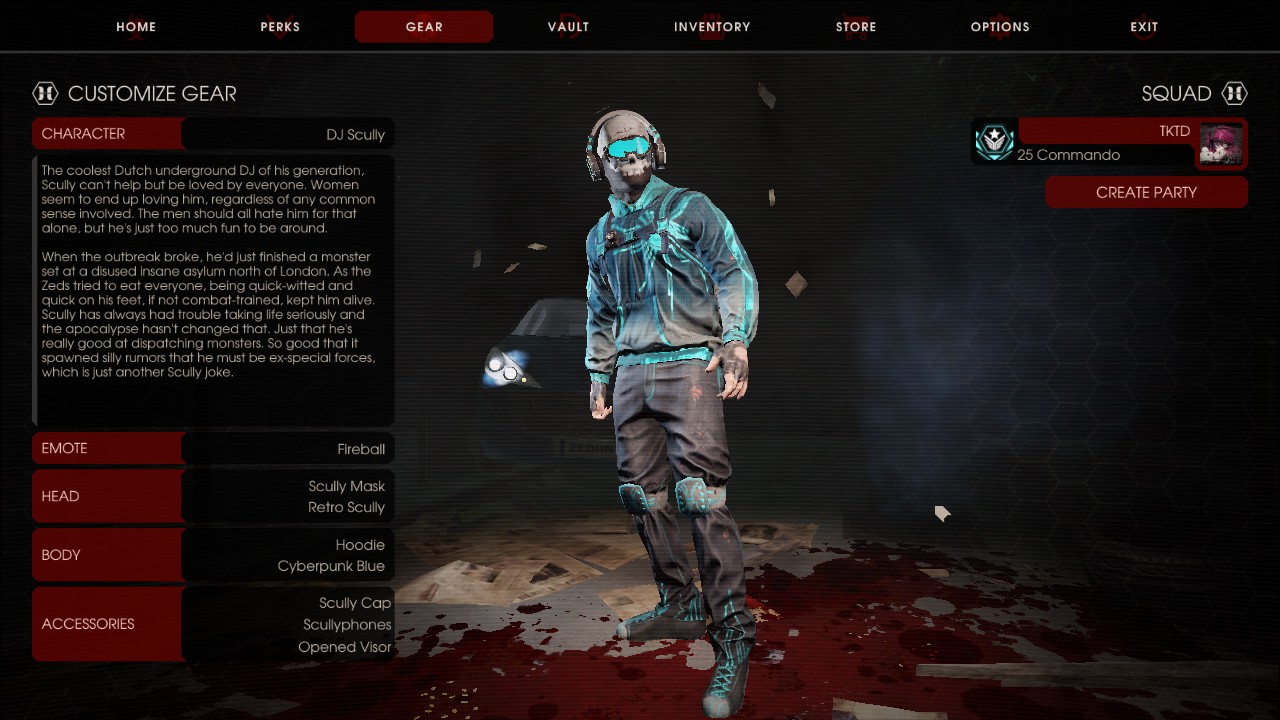Click the Create Party button
The image size is (1280, 720).
1146,192
